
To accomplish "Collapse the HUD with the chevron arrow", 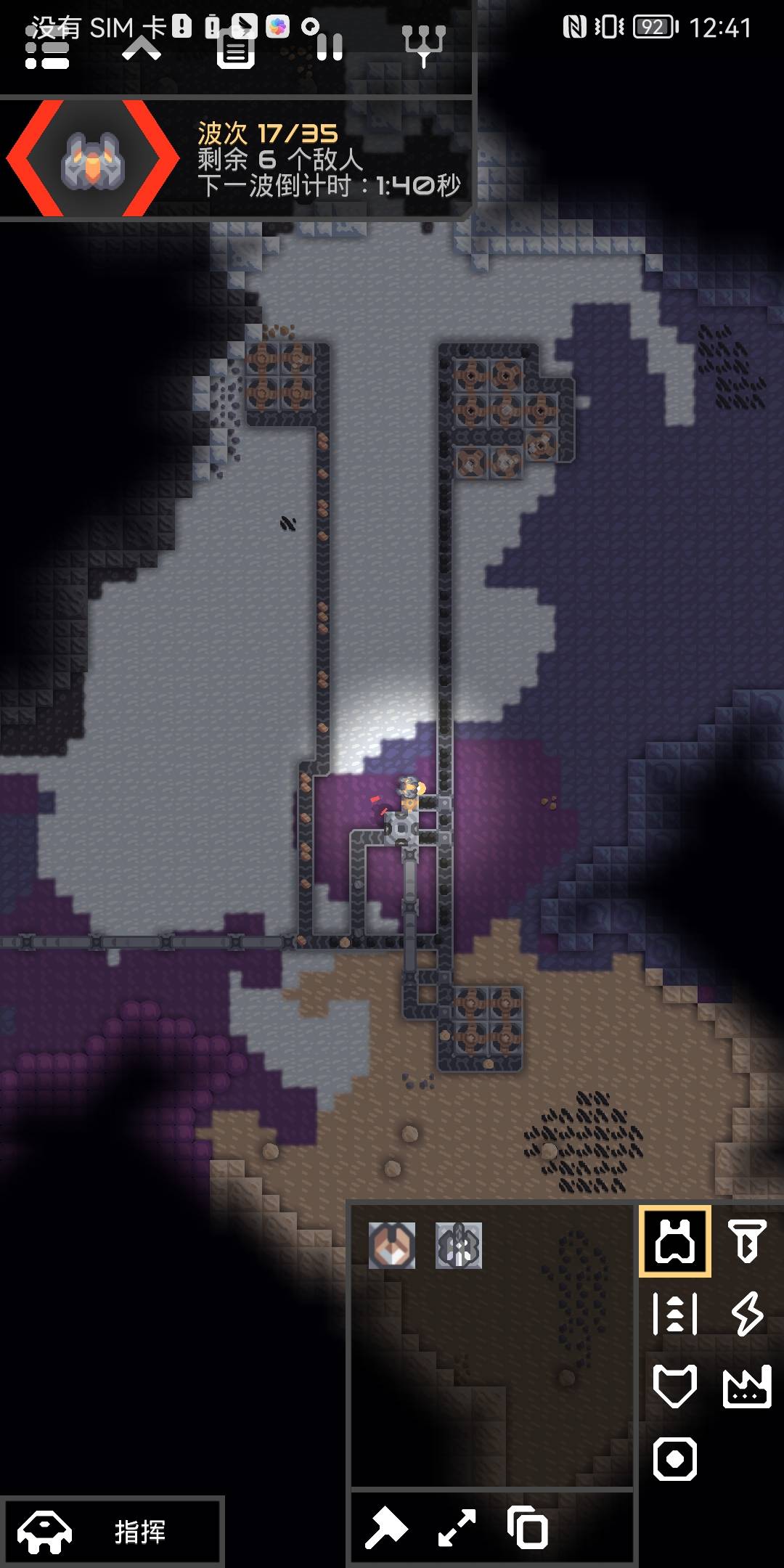I will point(142,49).
